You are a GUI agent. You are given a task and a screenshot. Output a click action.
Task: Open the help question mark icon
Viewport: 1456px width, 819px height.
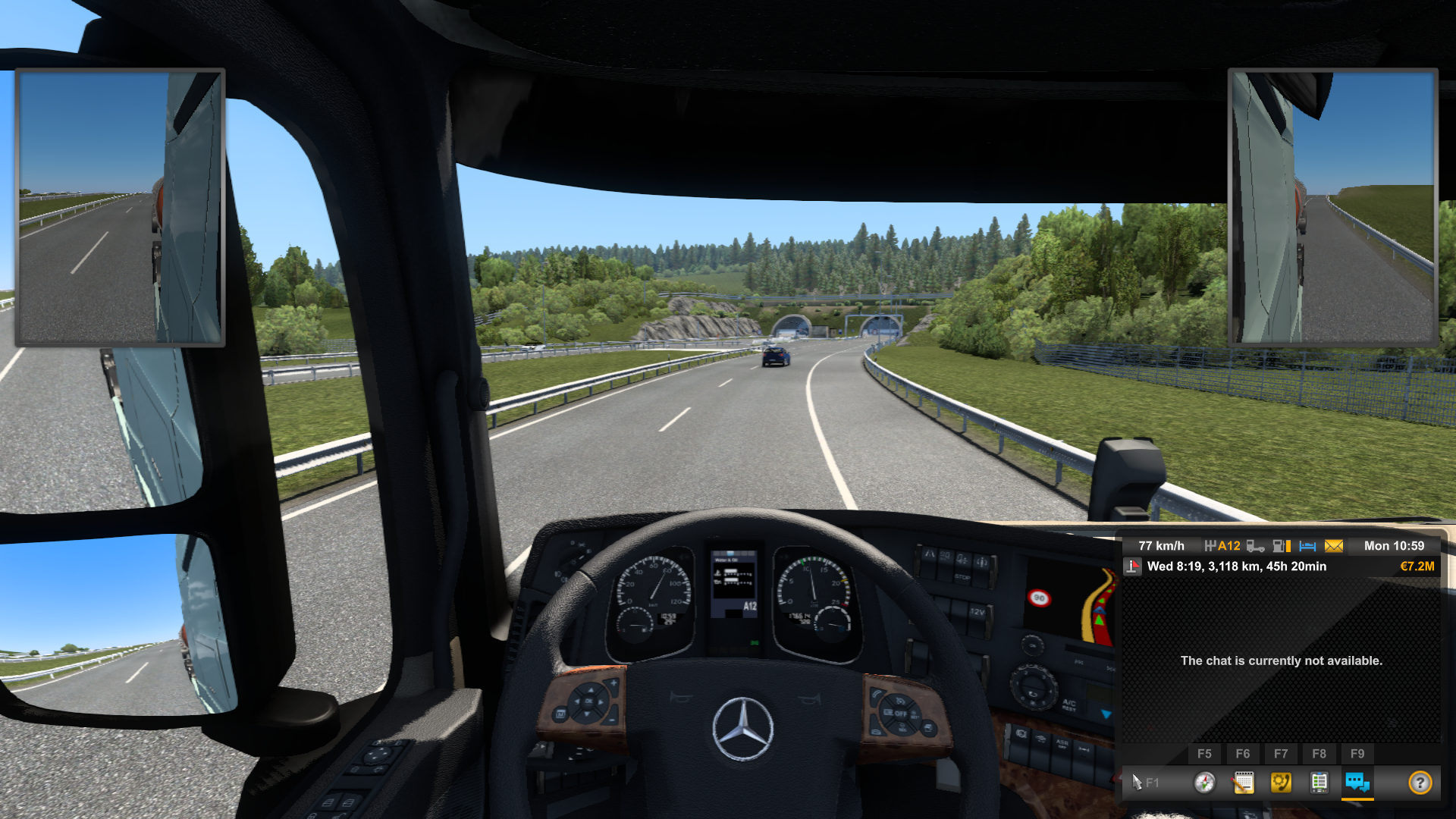(1420, 783)
